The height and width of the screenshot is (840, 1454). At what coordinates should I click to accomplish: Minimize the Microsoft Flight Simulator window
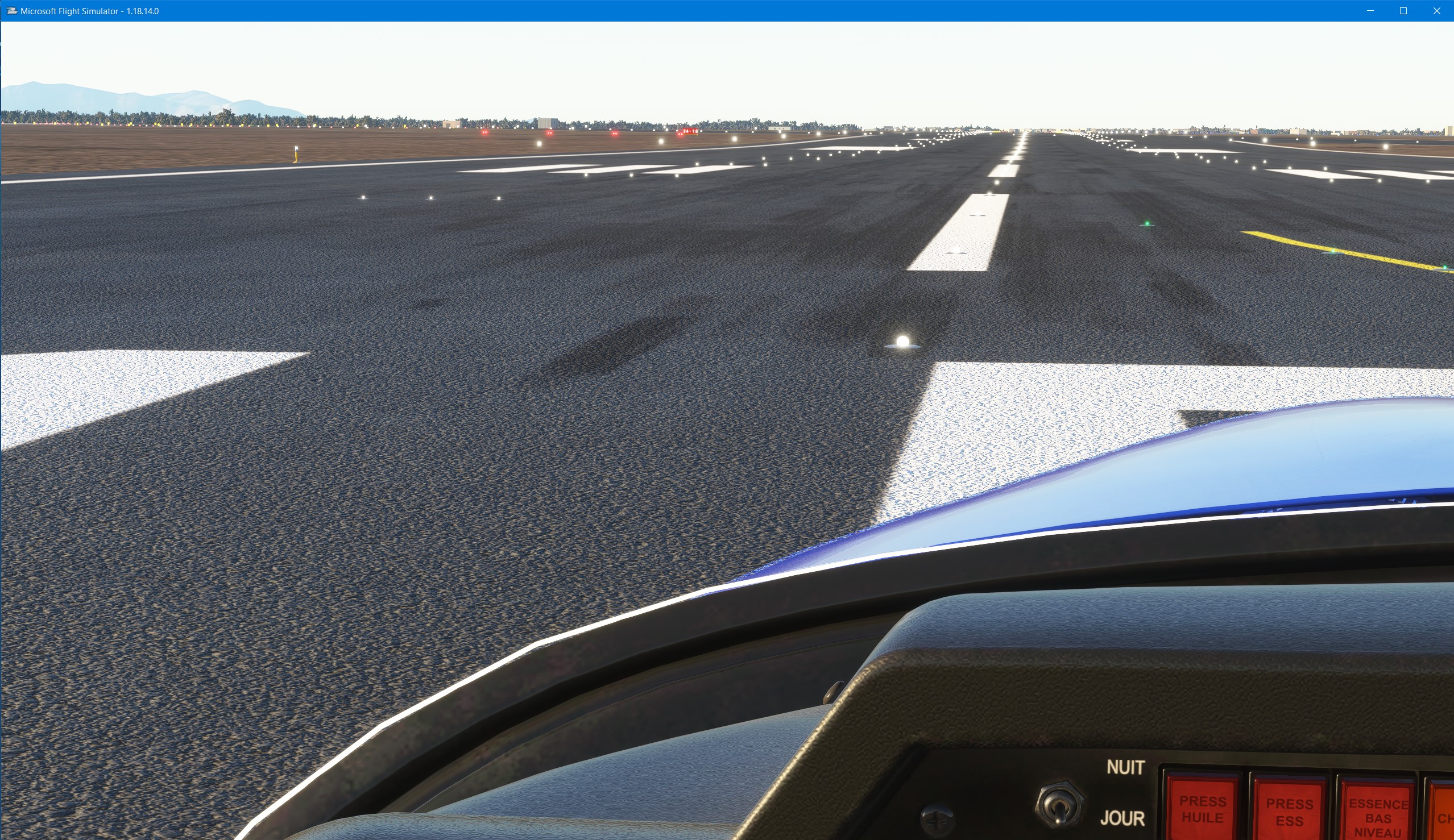[x=1371, y=10]
